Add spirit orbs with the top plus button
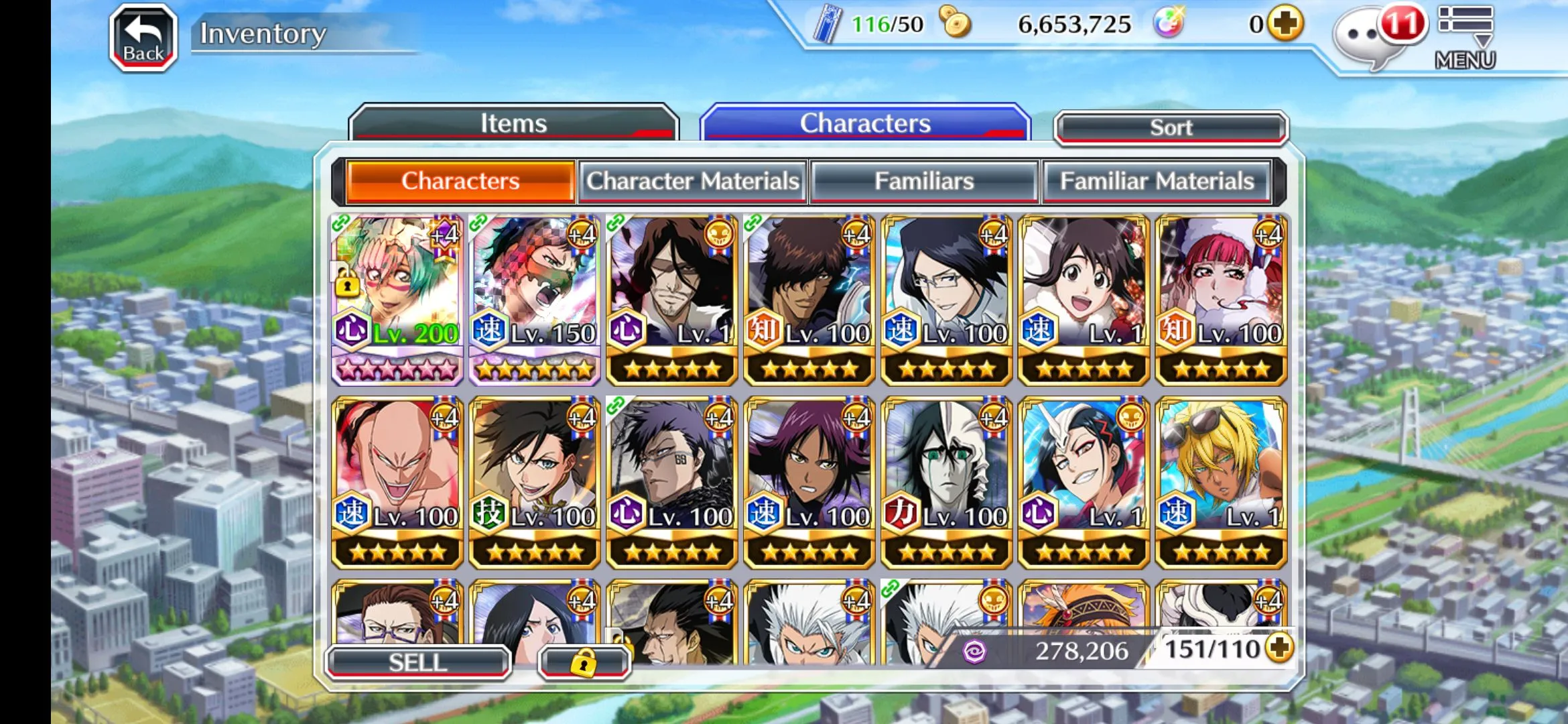The width and height of the screenshot is (1568, 724). coord(1285,24)
